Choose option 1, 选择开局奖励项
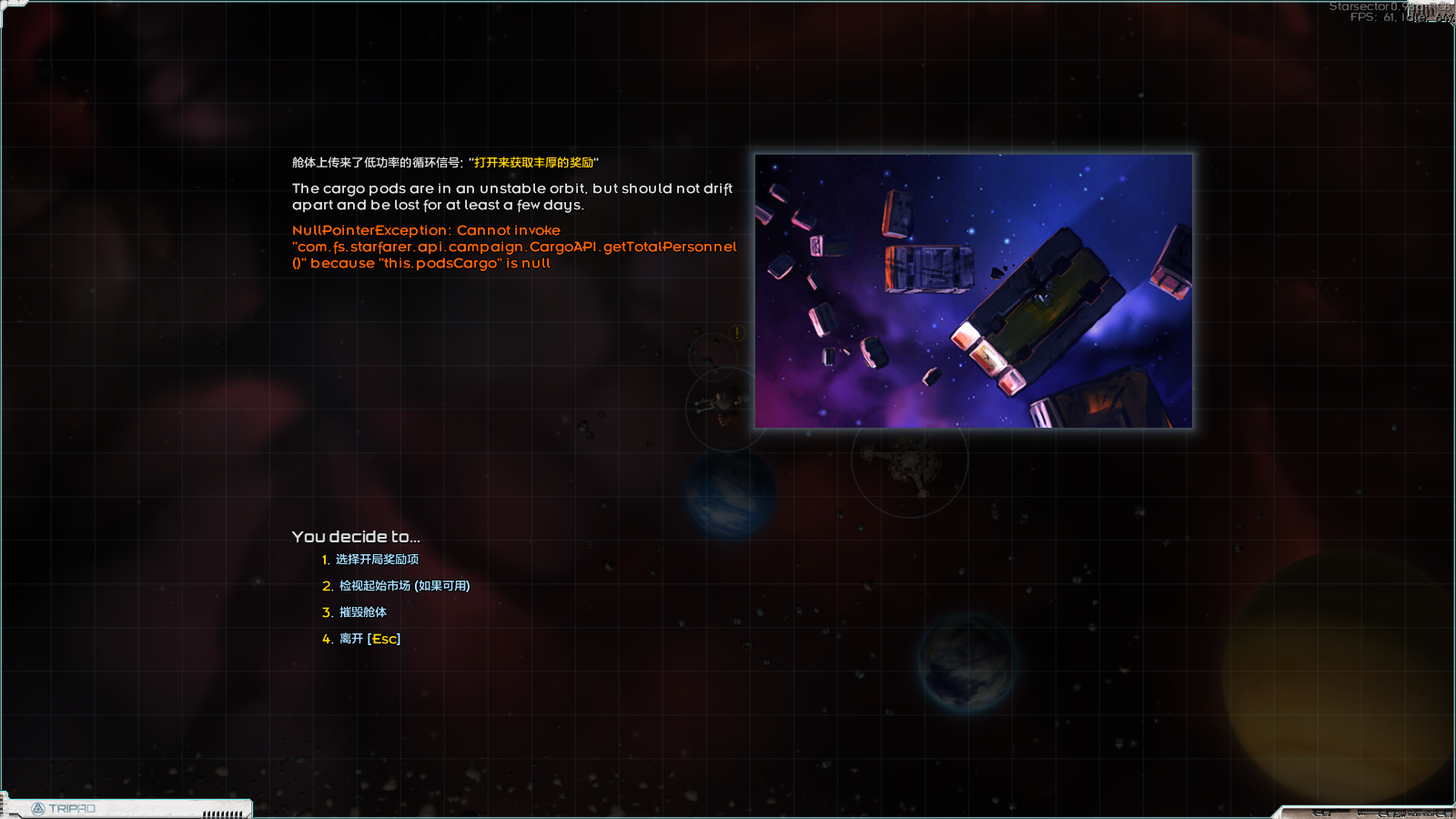This screenshot has height=819, width=1456. [x=377, y=560]
